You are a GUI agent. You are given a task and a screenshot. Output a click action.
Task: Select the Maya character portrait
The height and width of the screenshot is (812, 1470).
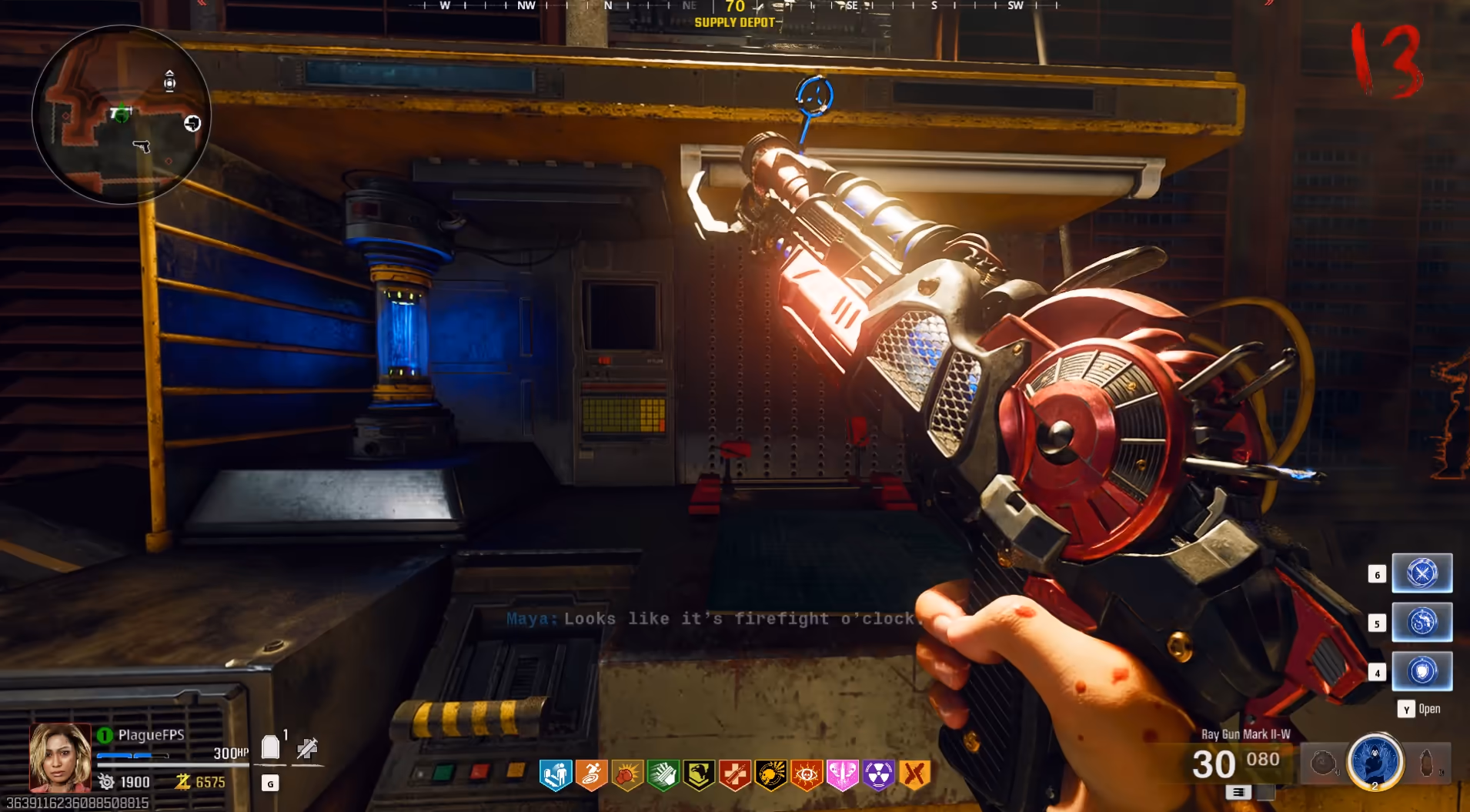[59, 757]
